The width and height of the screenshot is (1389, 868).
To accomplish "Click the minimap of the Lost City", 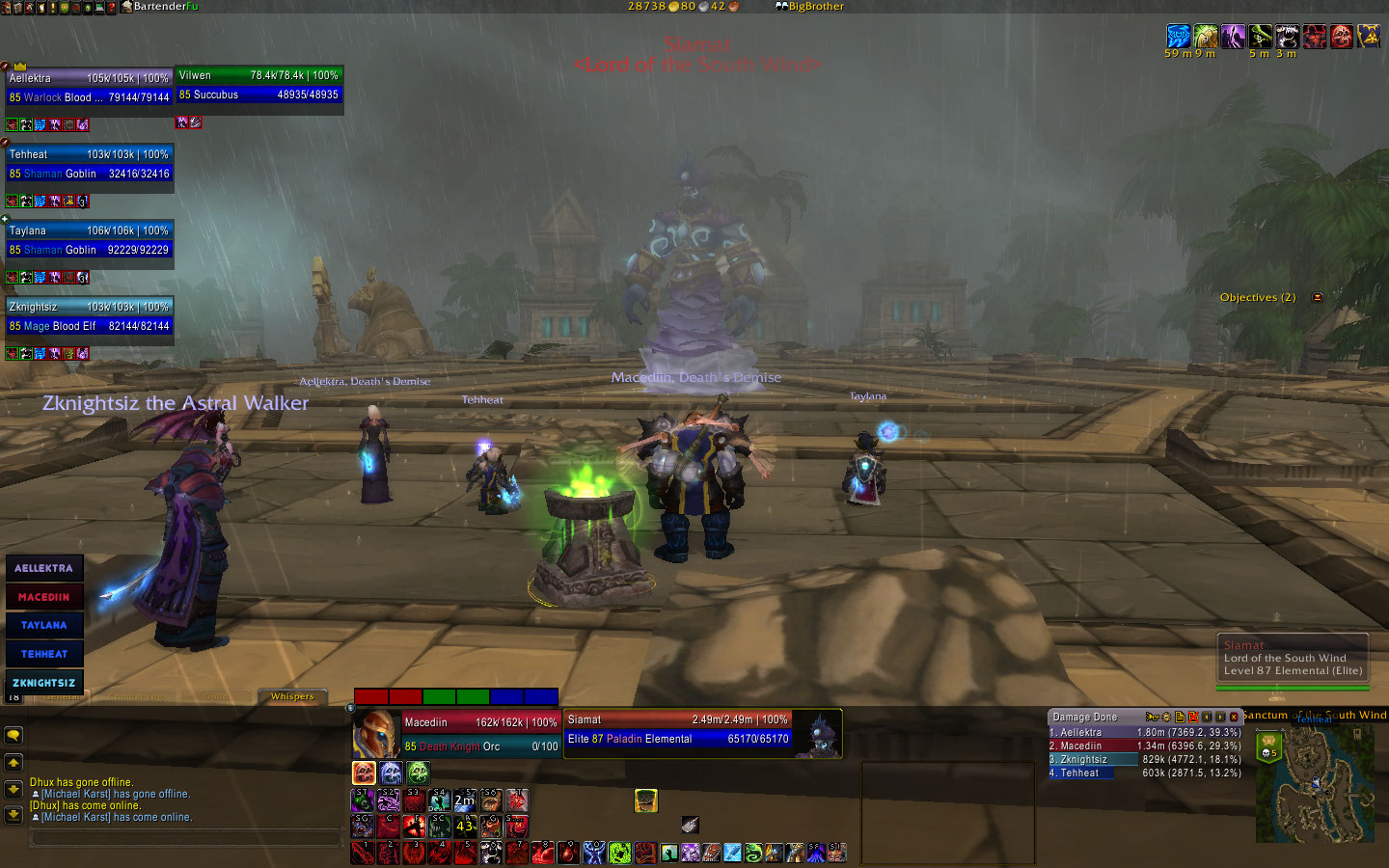I will 1315,783.
